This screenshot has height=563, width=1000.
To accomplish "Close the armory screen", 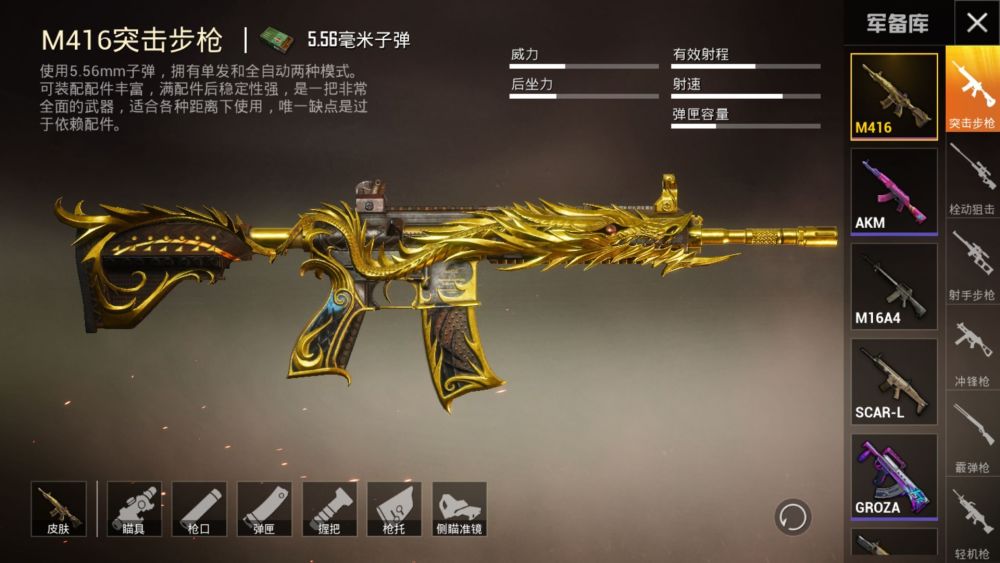I will [x=976, y=22].
